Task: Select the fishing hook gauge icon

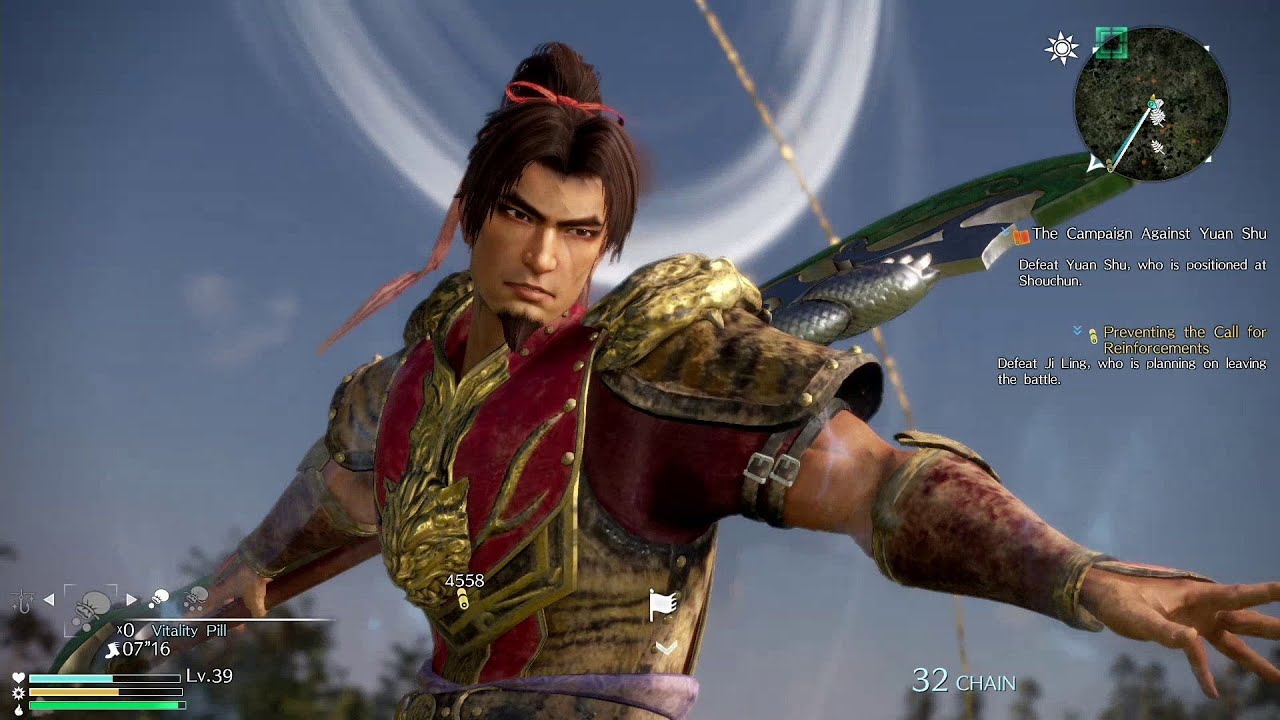Action: coord(21,600)
